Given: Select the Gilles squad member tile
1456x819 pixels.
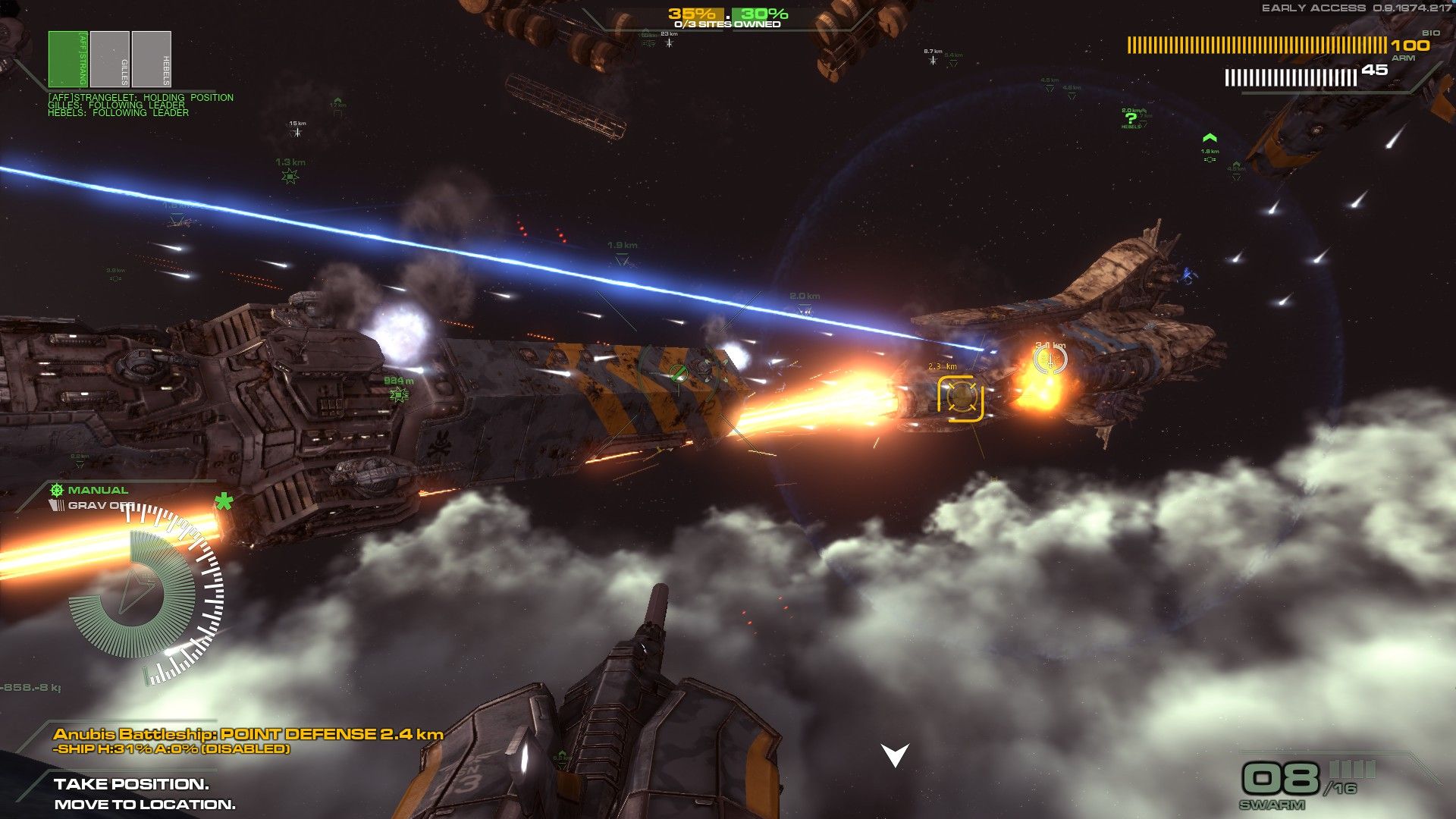Looking at the screenshot, I should 110,59.
